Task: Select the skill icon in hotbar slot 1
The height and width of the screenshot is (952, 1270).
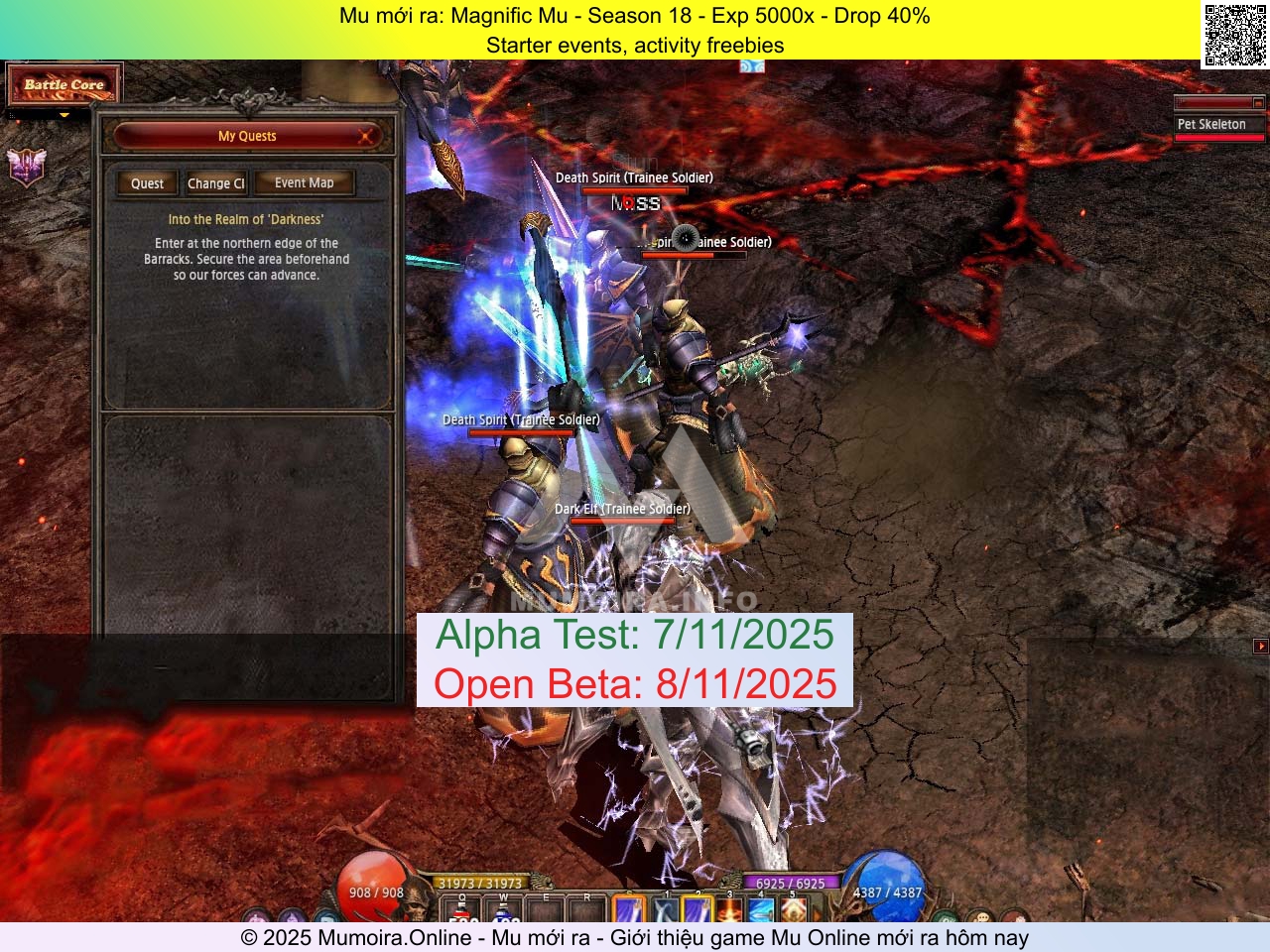Action: (x=665, y=909)
